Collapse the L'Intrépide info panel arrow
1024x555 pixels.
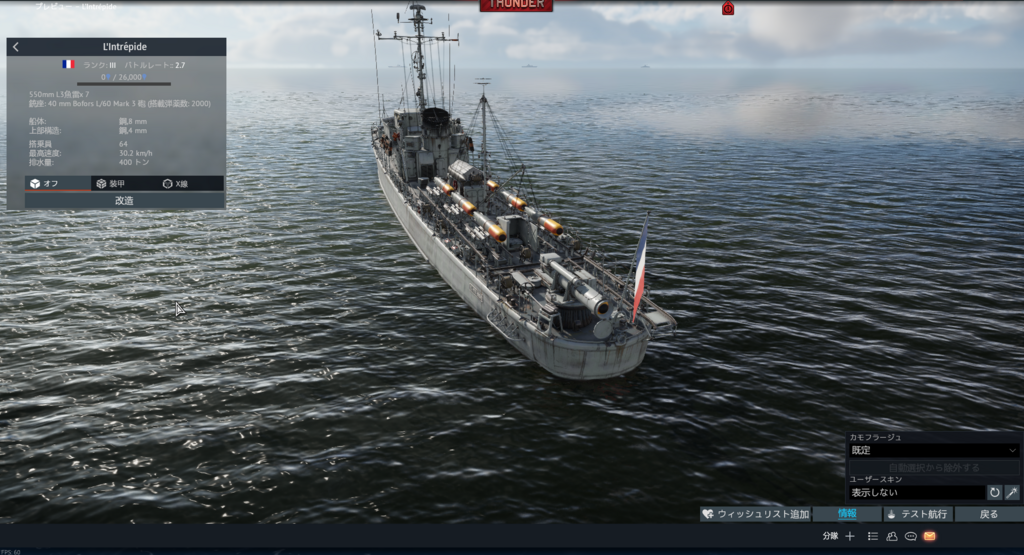pos(16,47)
